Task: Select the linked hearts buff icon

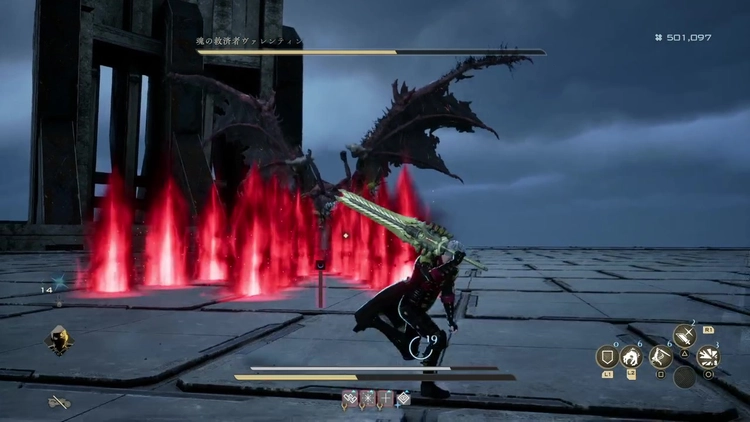Action: pyautogui.click(x=351, y=398)
